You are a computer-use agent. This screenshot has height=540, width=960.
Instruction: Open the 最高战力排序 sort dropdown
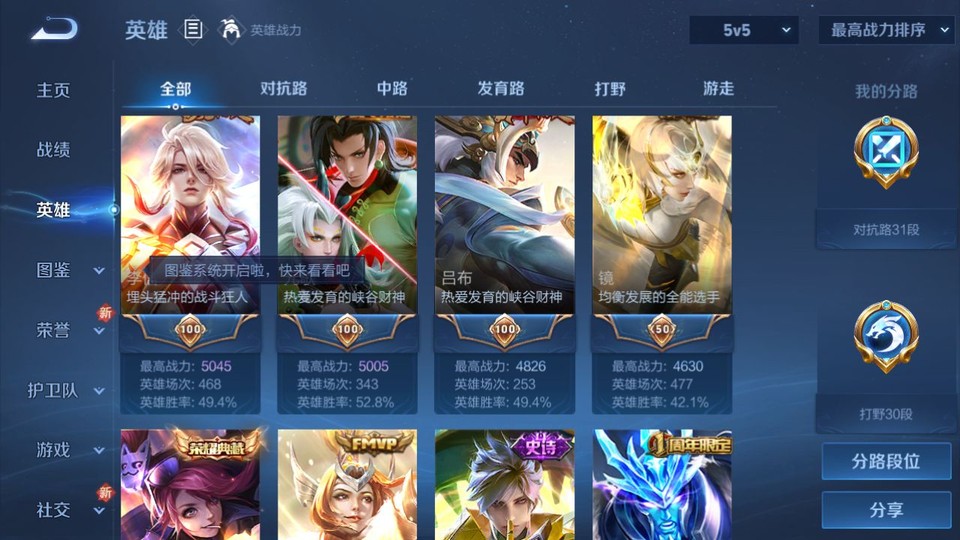click(x=886, y=30)
